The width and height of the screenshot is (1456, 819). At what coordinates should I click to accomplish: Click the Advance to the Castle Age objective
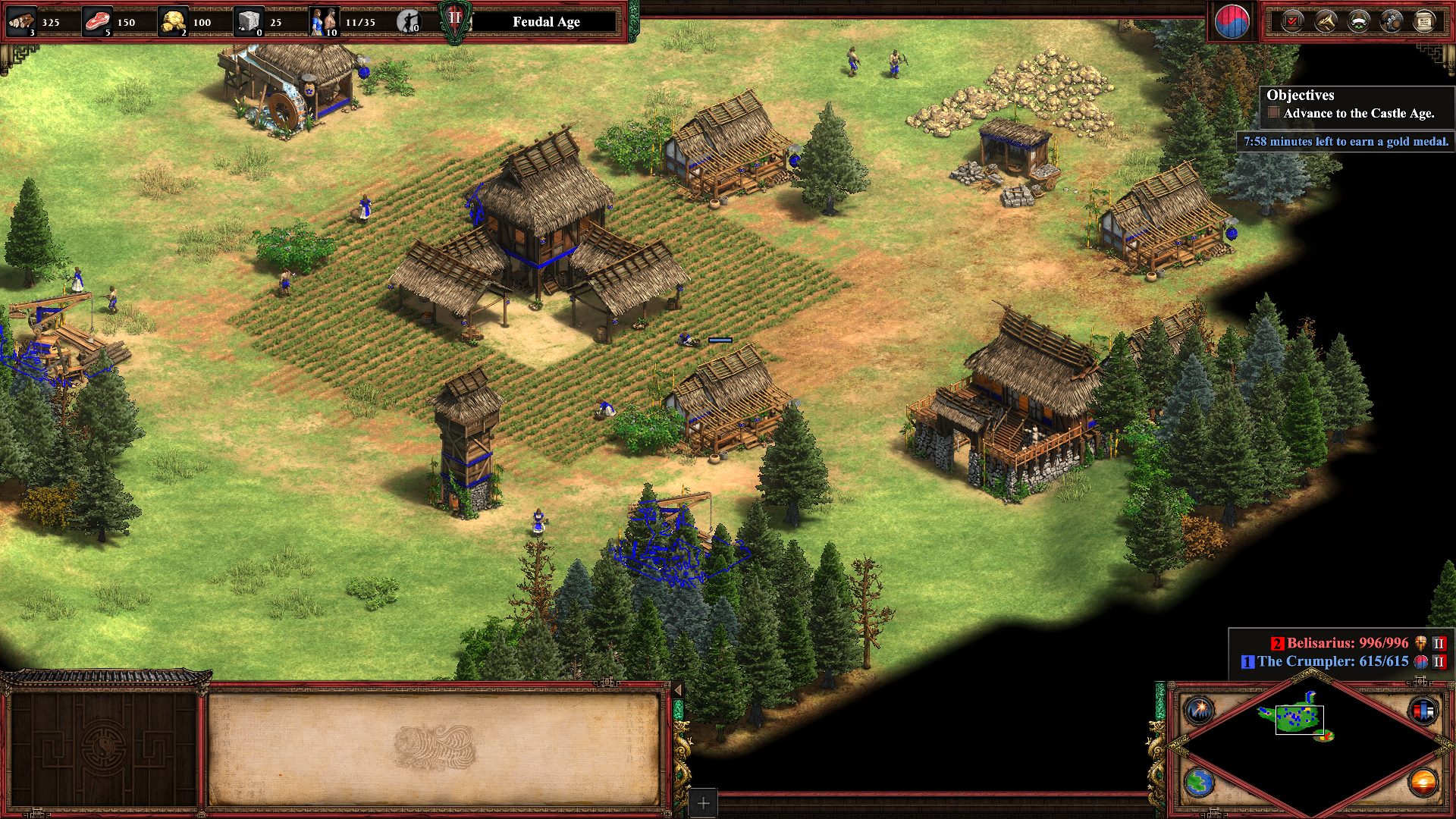click(x=1357, y=114)
